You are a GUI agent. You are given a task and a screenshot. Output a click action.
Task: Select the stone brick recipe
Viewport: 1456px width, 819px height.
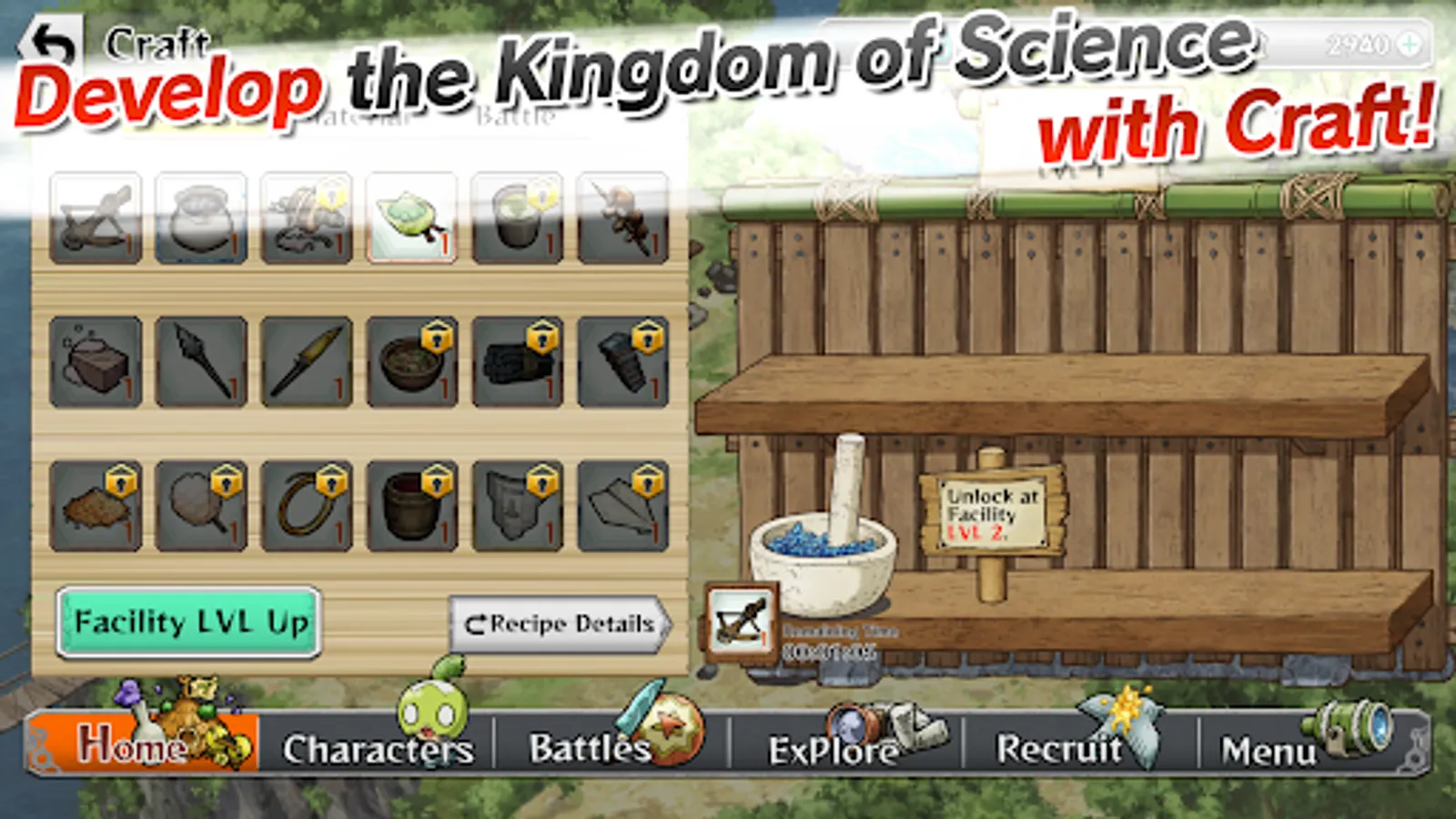(97, 359)
